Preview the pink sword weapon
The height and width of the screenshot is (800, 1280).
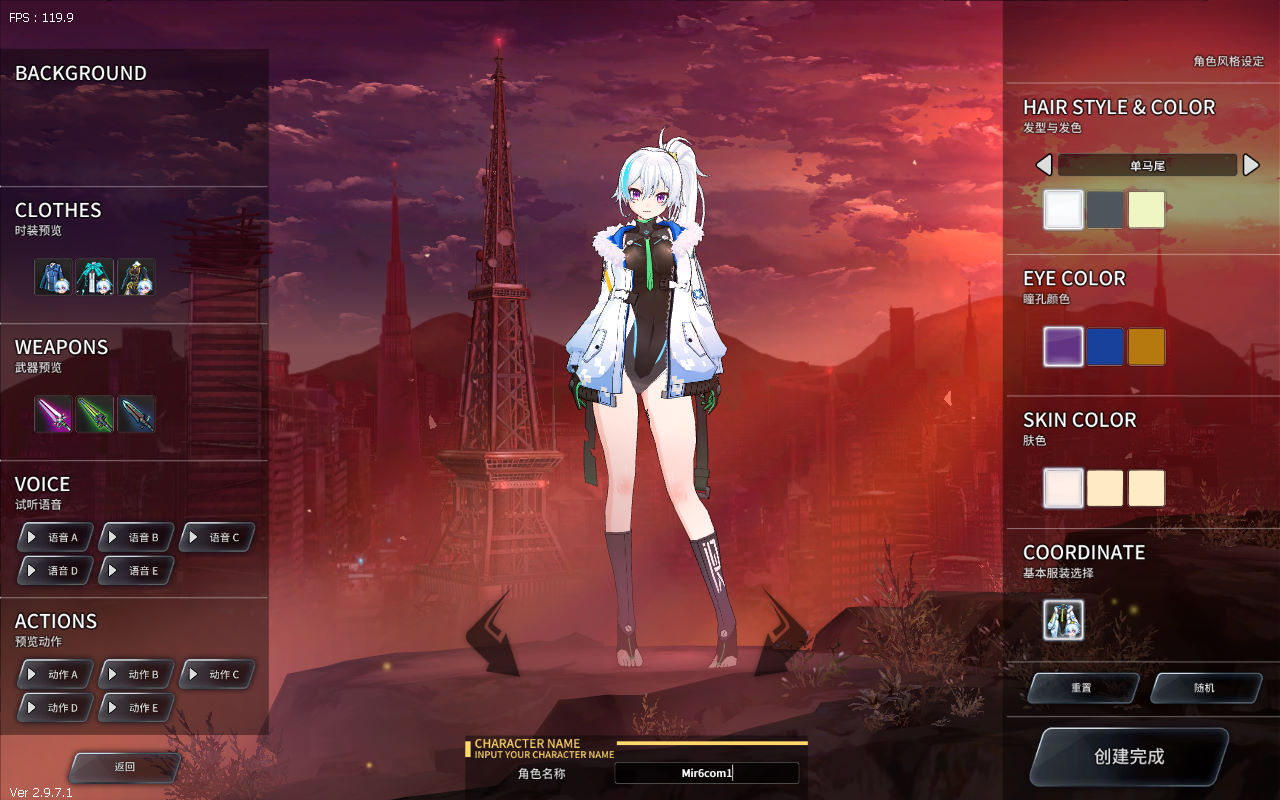[x=54, y=414]
